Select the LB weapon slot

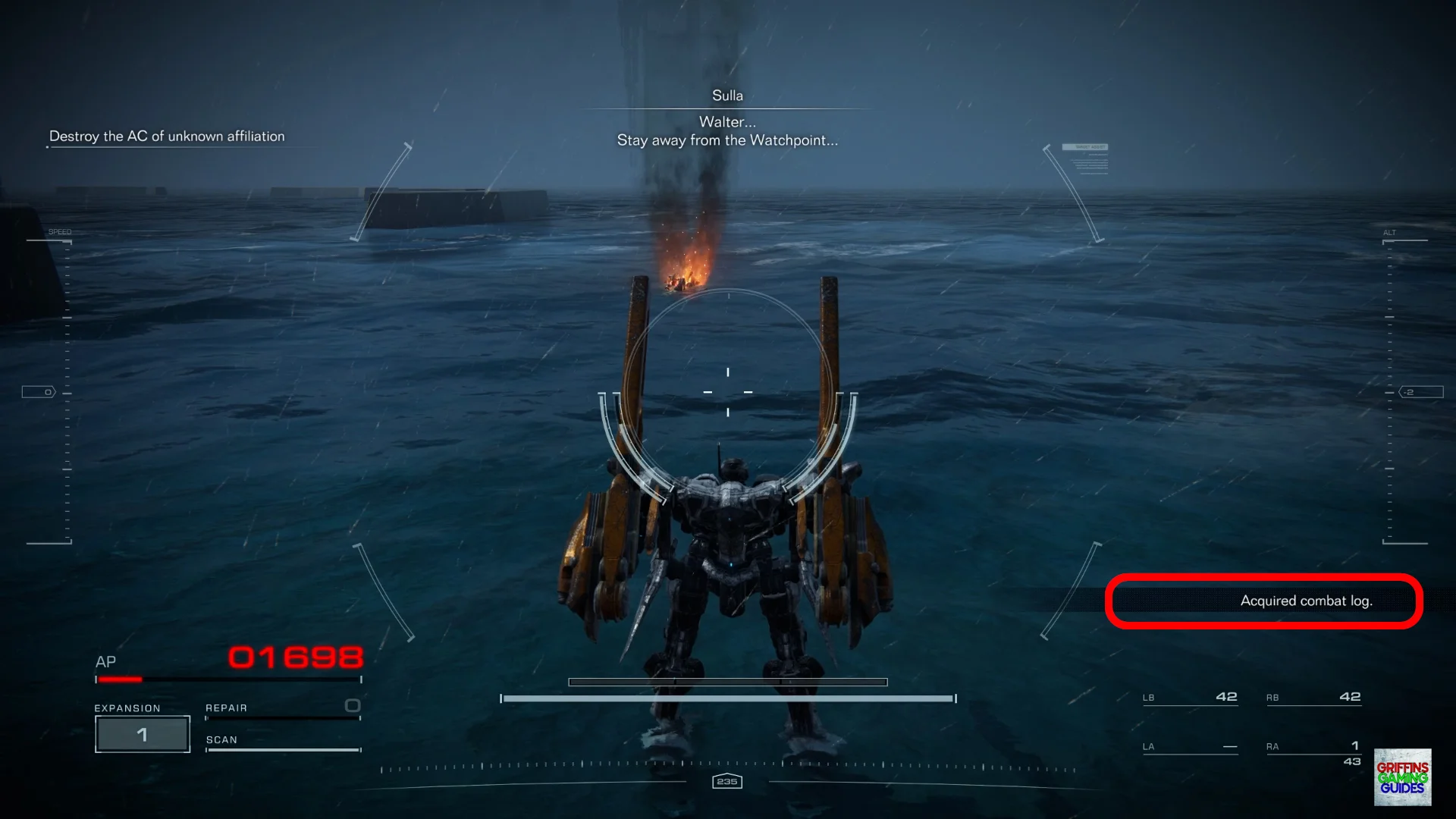[x=1190, y=697]
